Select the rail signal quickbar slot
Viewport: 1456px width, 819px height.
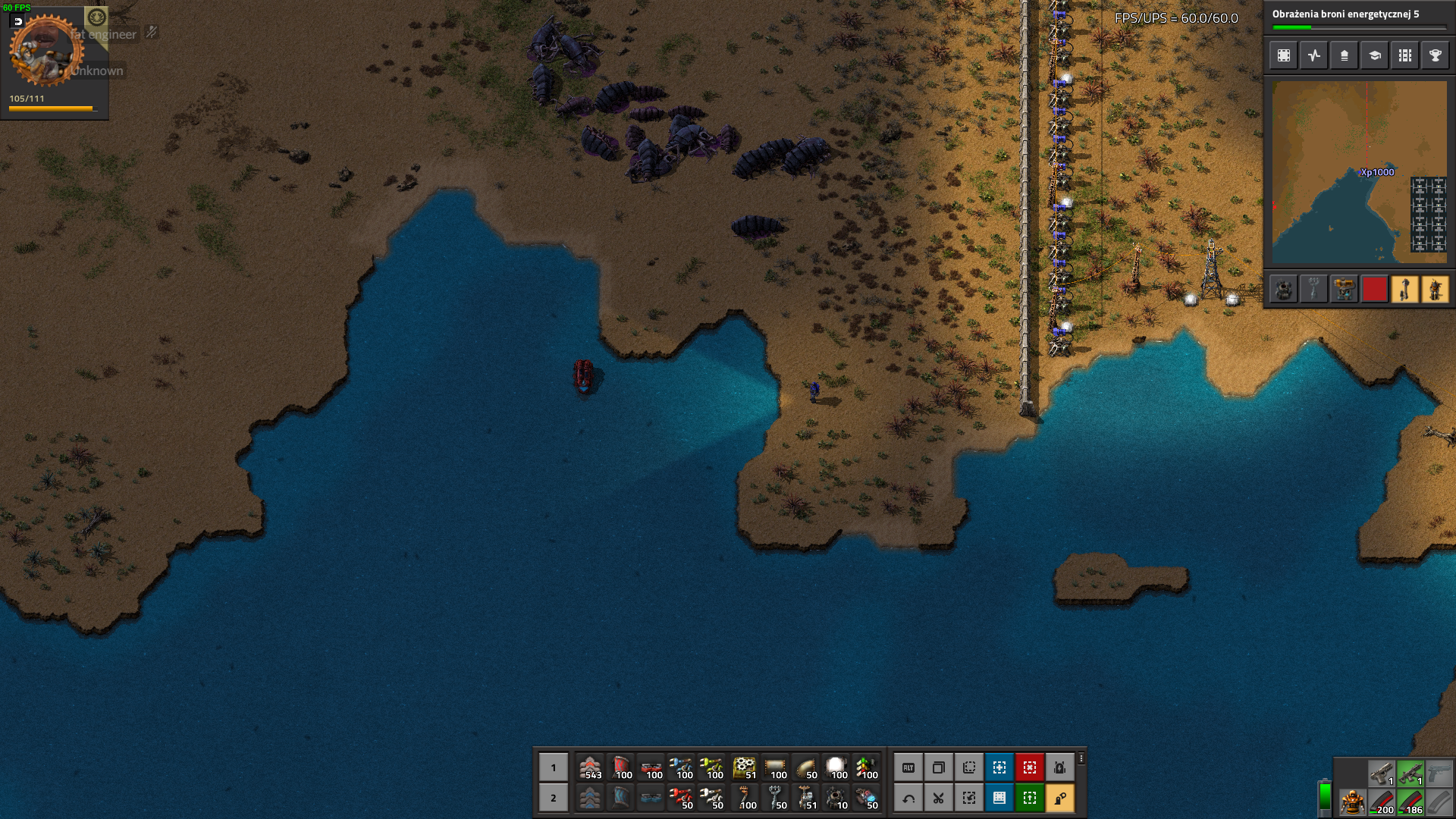pyautogui.click(x=866, y=767)
